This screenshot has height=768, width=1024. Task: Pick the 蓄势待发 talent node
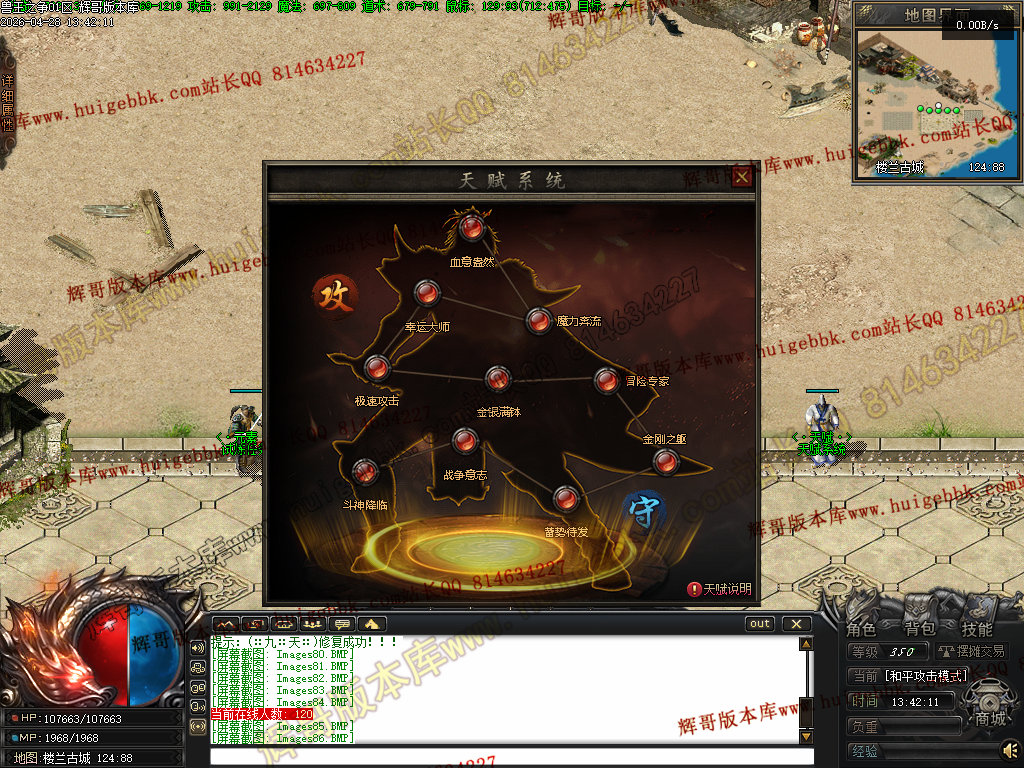pos(566,498)
